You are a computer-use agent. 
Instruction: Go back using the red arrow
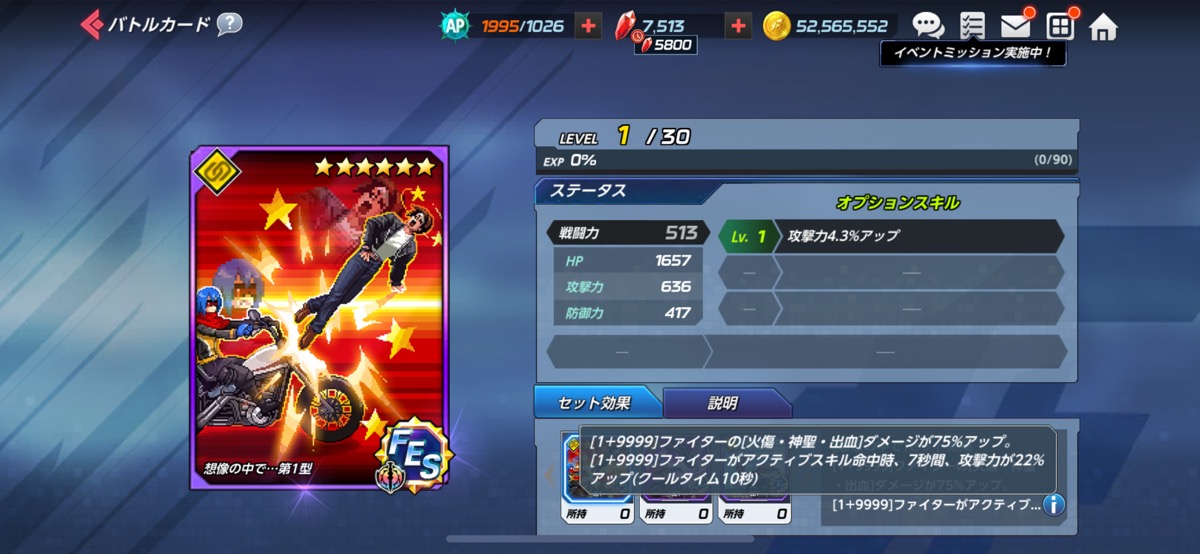pyautogui.click(x=91, y=24)
